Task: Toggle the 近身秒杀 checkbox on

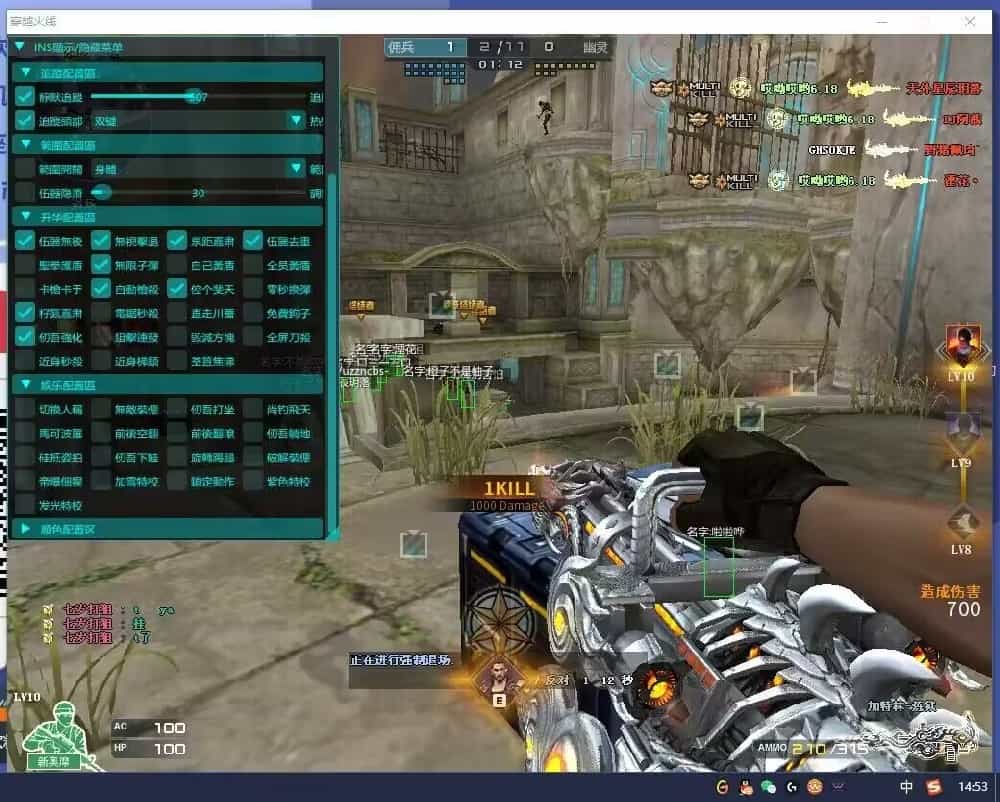Action: (x=25, y=361)
